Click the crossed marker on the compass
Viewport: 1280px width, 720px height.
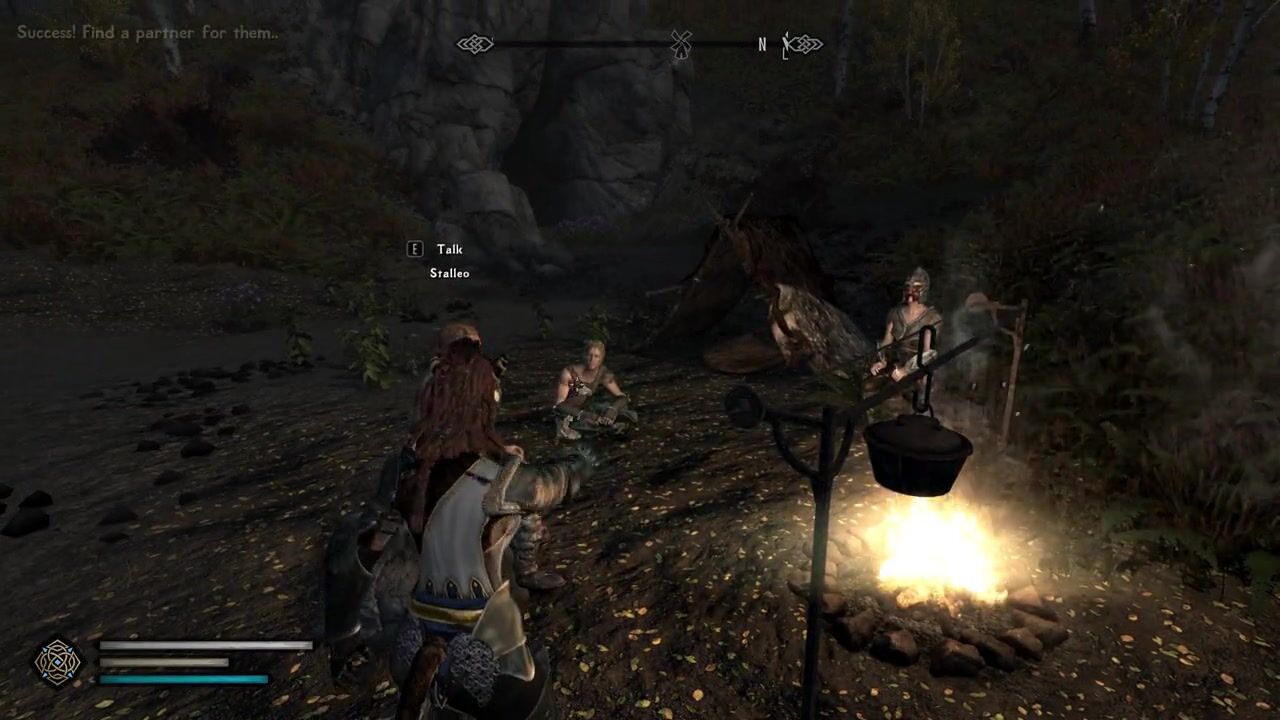(681, 44)
